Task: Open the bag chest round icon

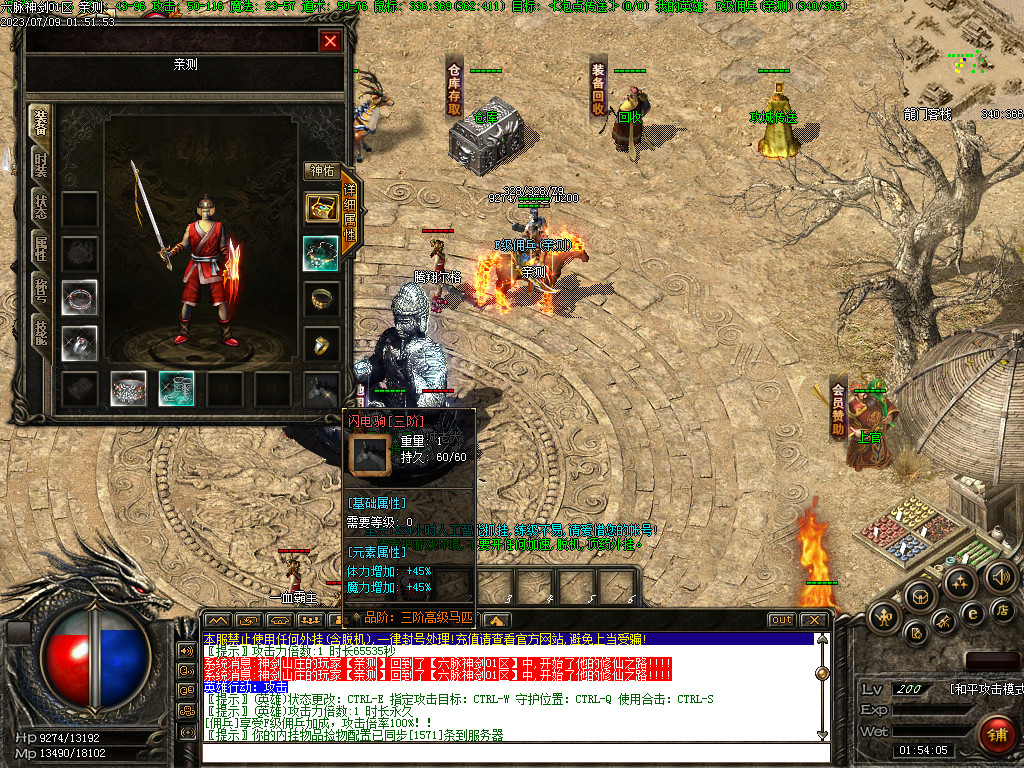Action: click(x=920, y=596)
